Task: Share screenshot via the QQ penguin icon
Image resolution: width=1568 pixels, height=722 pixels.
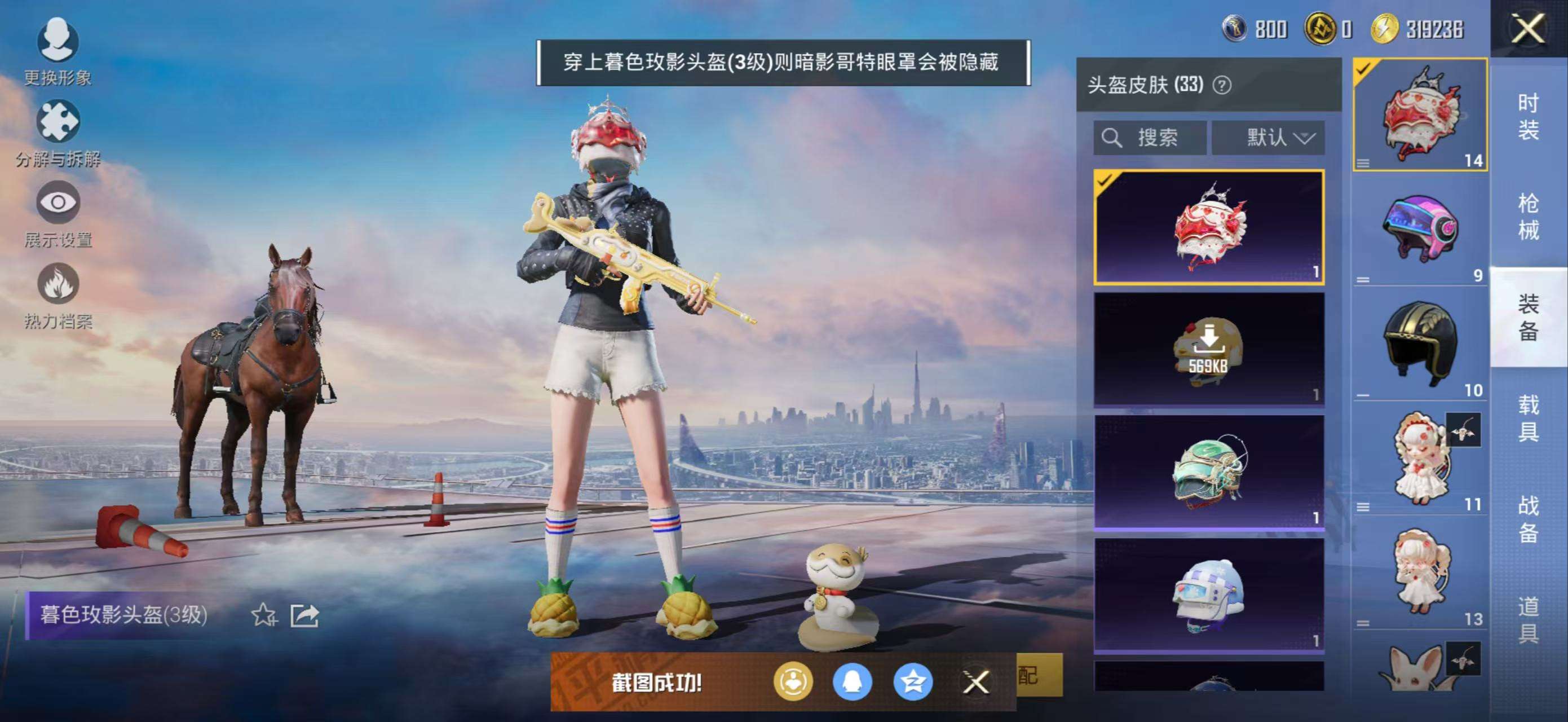Action: pyautogui.click(x=852, y=682)
